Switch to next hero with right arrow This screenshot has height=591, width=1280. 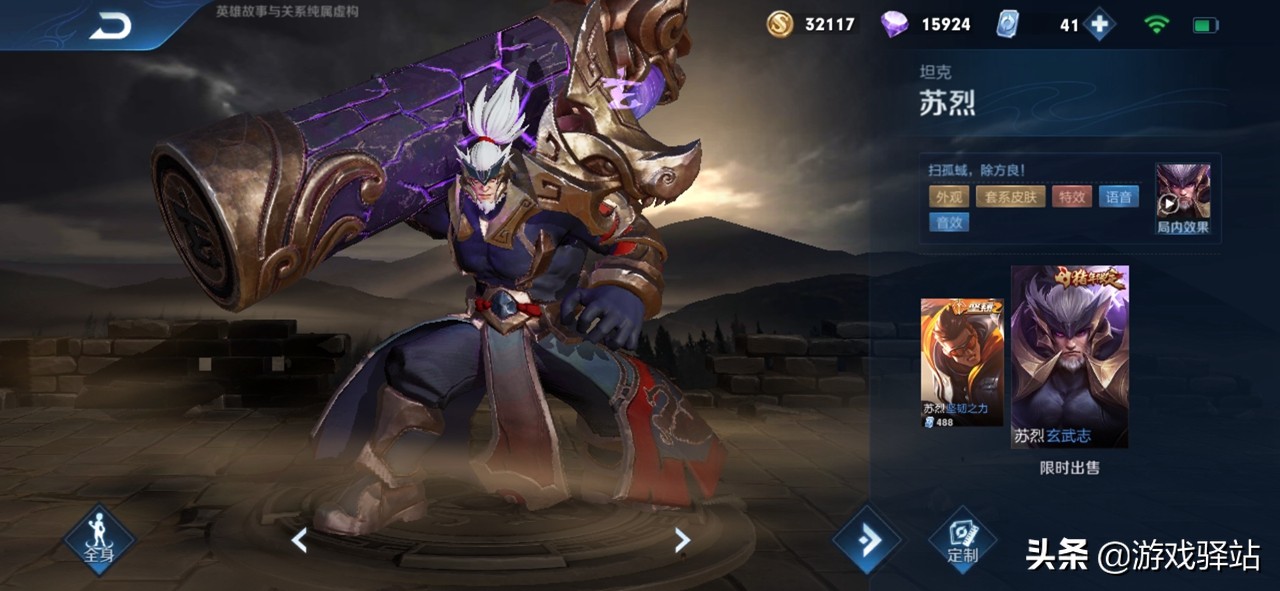pos(682,540)
